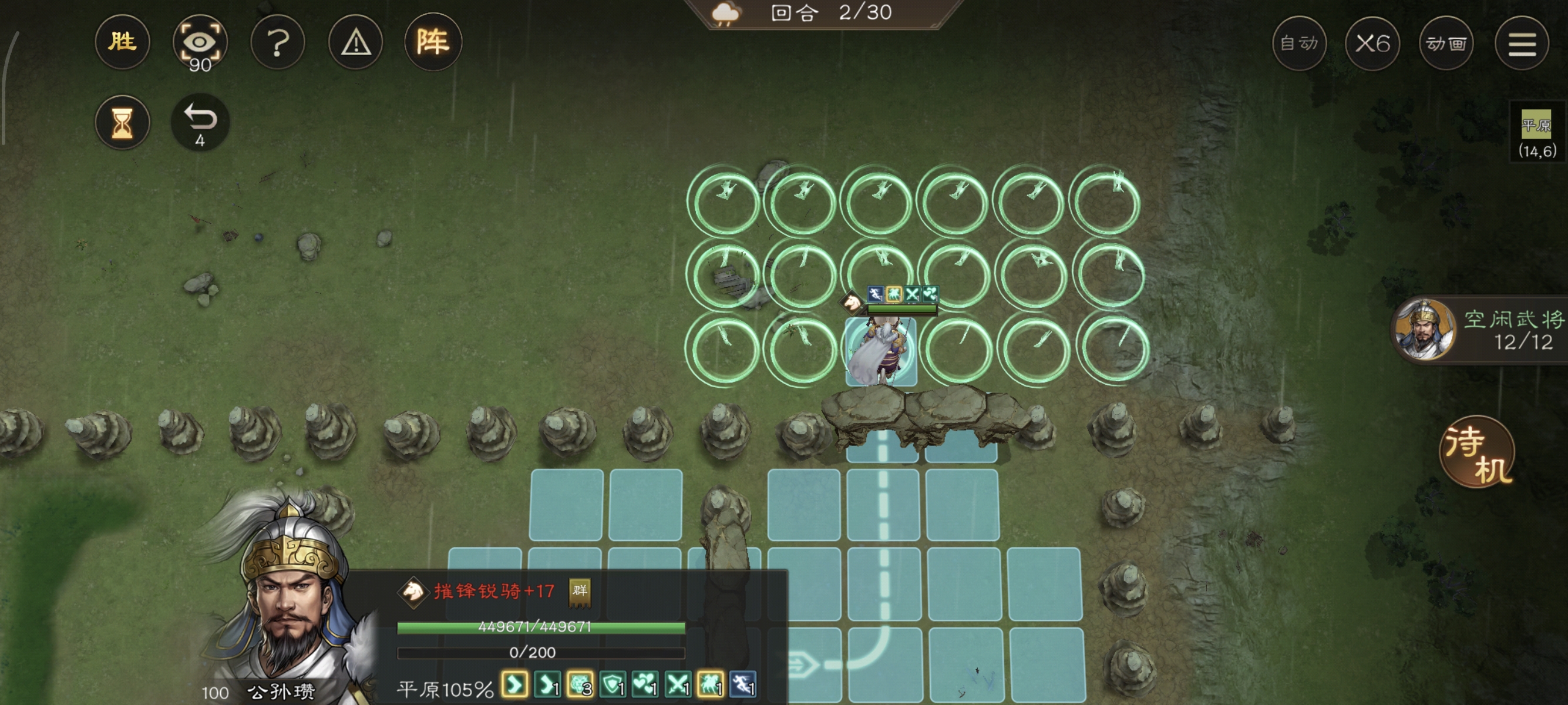The width and height of the screenshot is (1568, 705).
Task: Open Gongsun Zan's general portrait
Action: pos(286,609)
